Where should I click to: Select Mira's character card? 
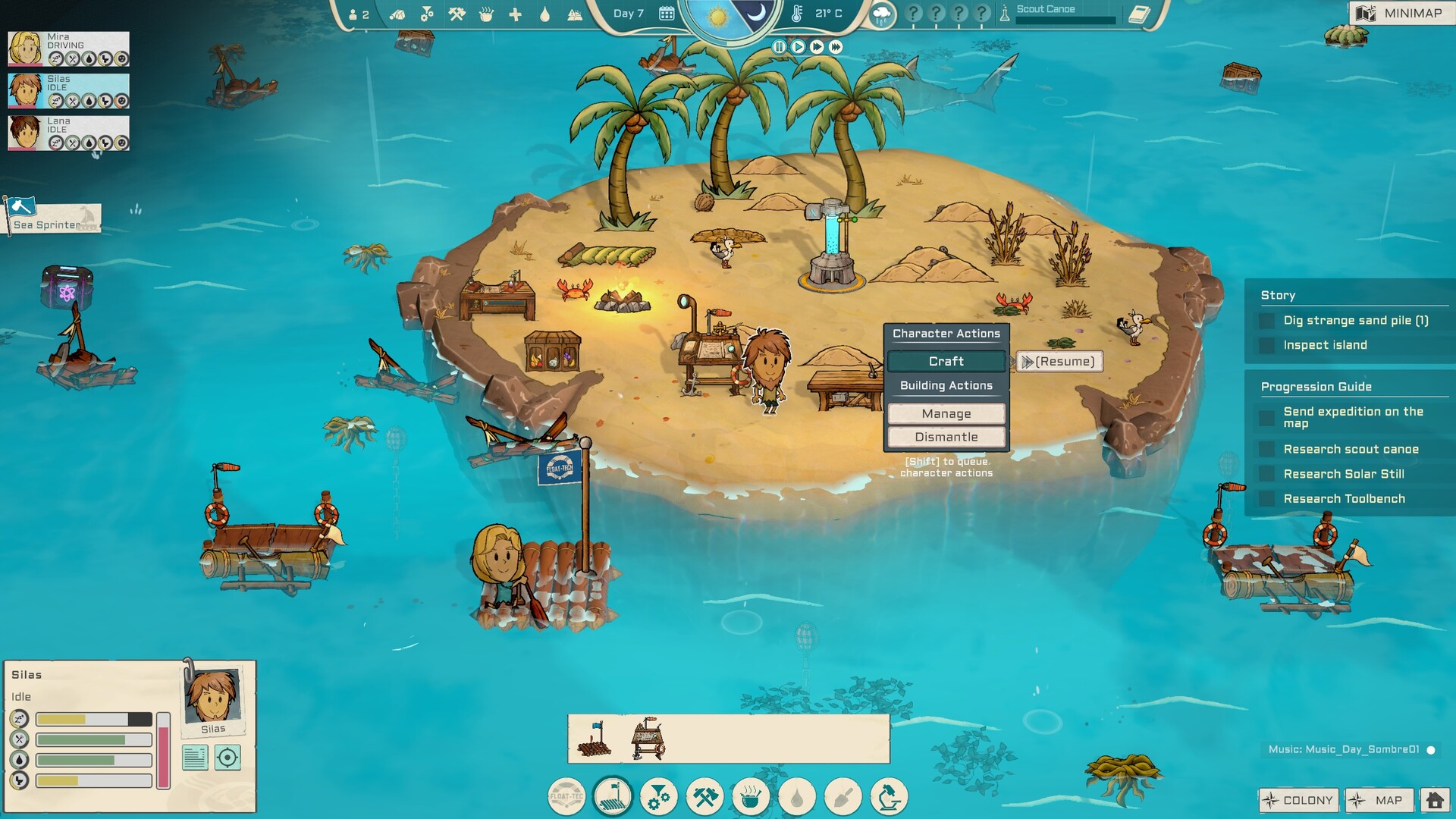68,49
